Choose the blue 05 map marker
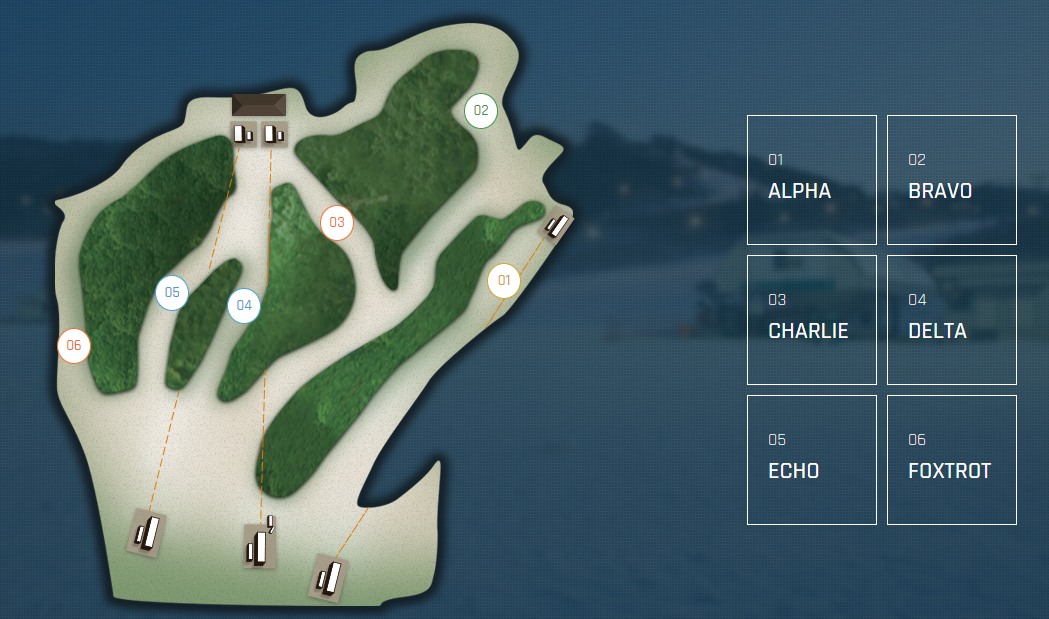1049x619 pixels. [x=172, y=292]
